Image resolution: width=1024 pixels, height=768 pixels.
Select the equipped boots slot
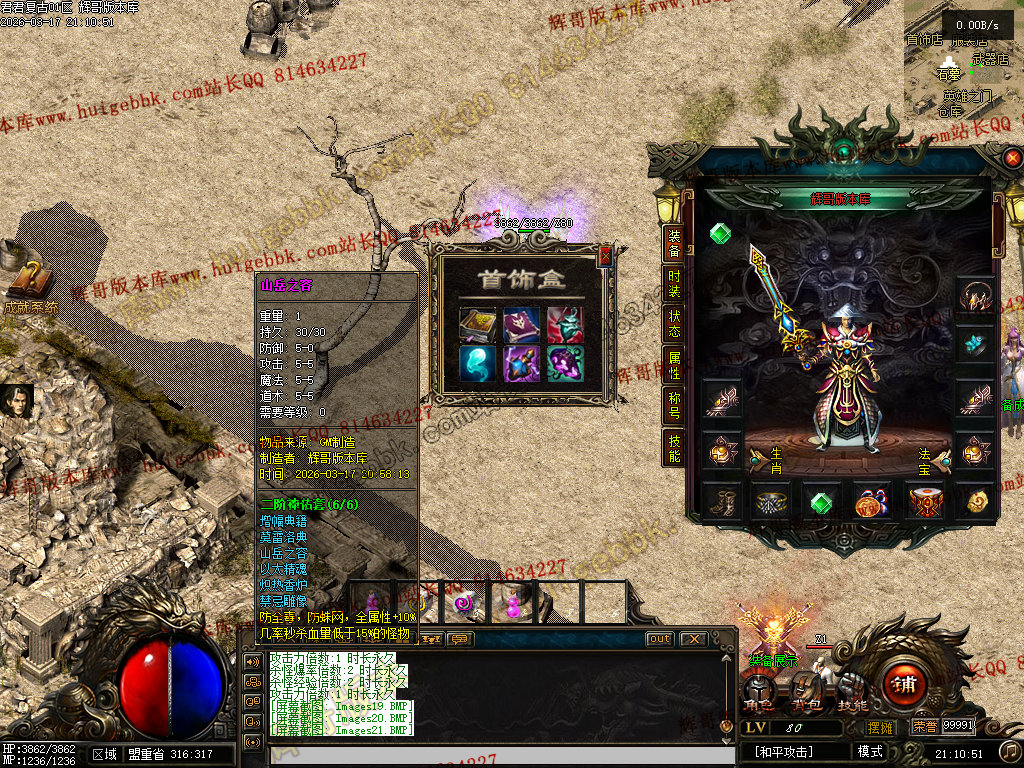click(x=720, y=502)
